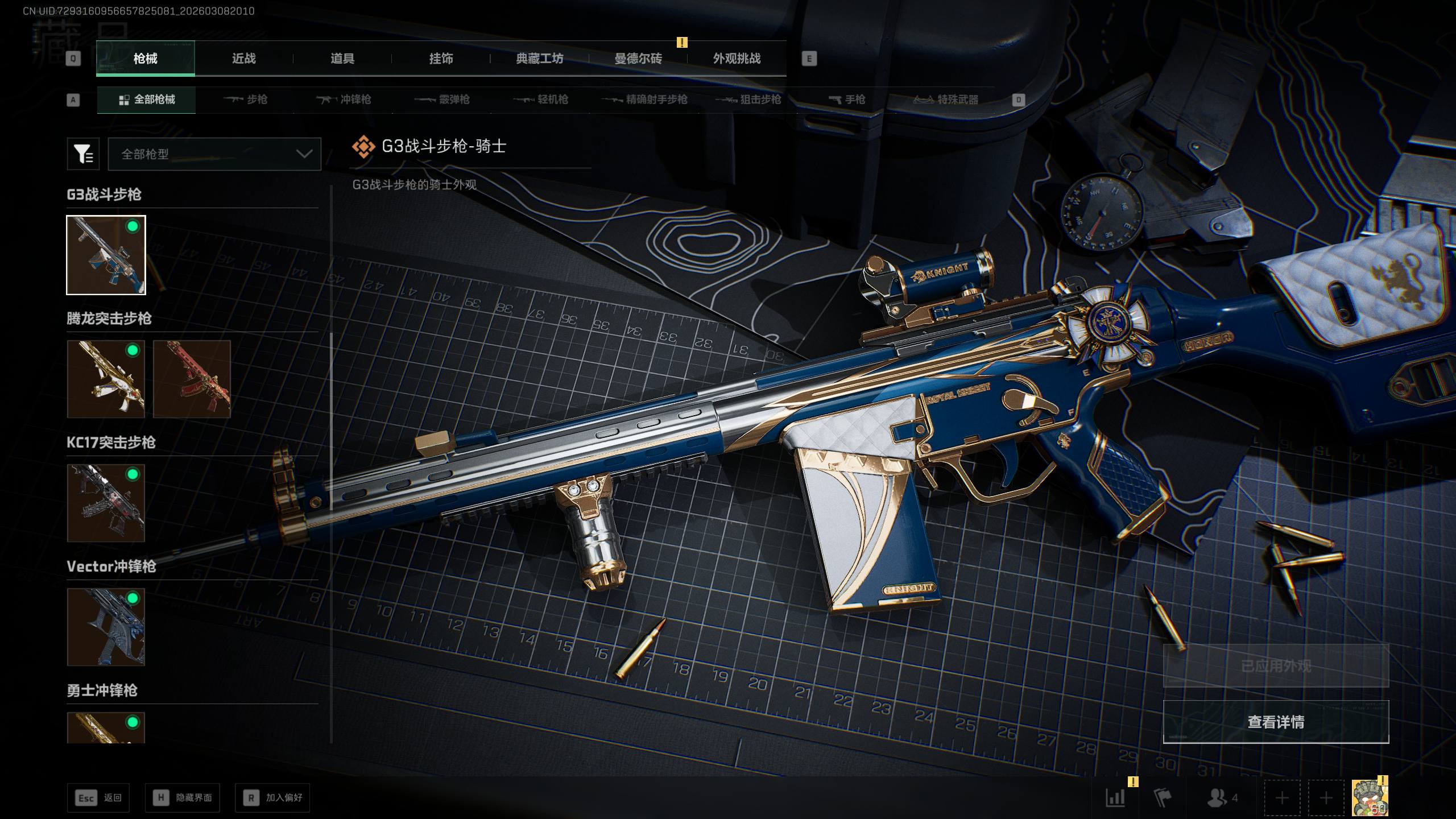The image size is (1456, 819).
Task: Choose the 霰弹枪 shotgun category
Action: tap(442, 100)
